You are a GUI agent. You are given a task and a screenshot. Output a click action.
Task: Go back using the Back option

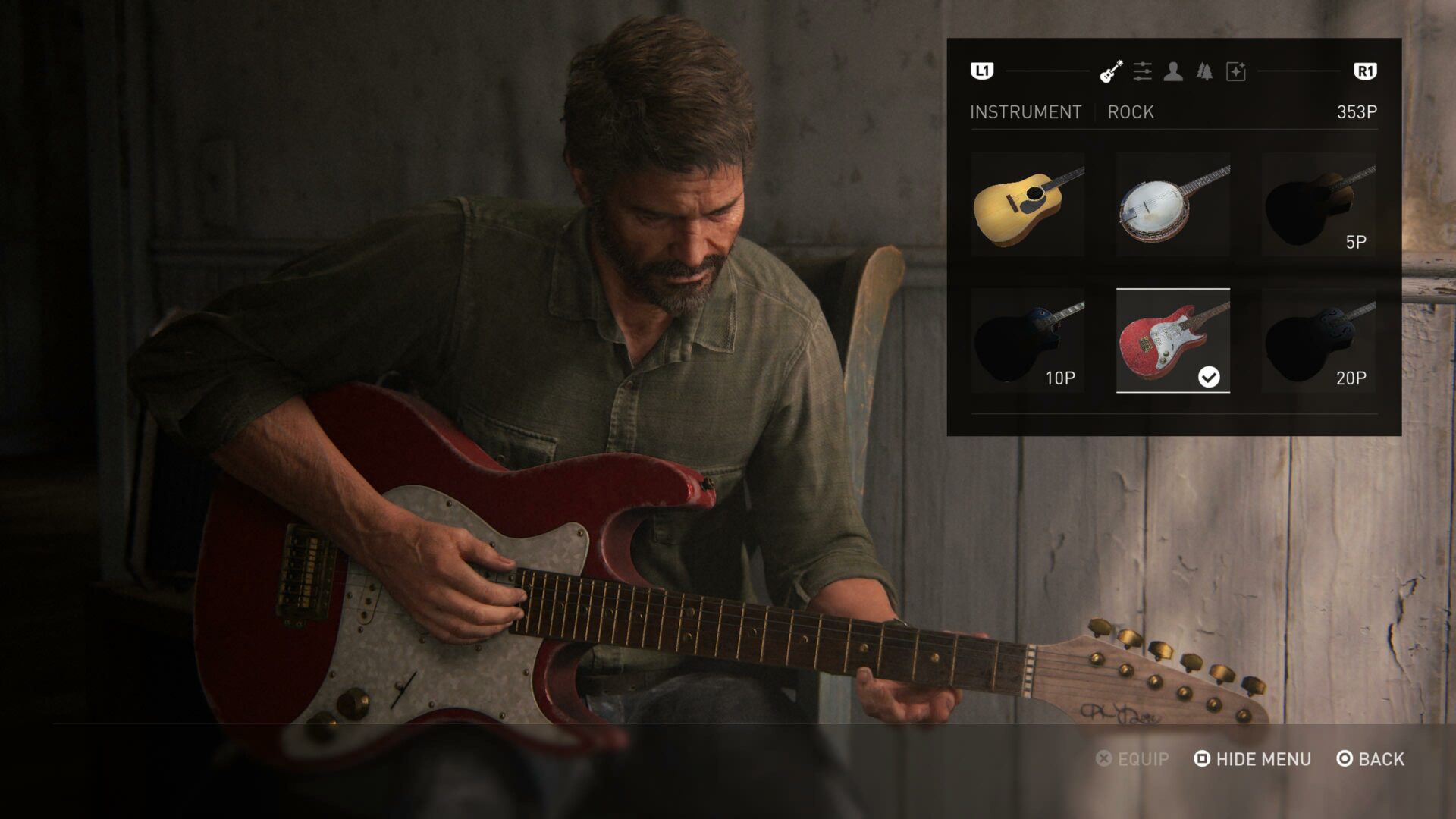click(1371, 759)
